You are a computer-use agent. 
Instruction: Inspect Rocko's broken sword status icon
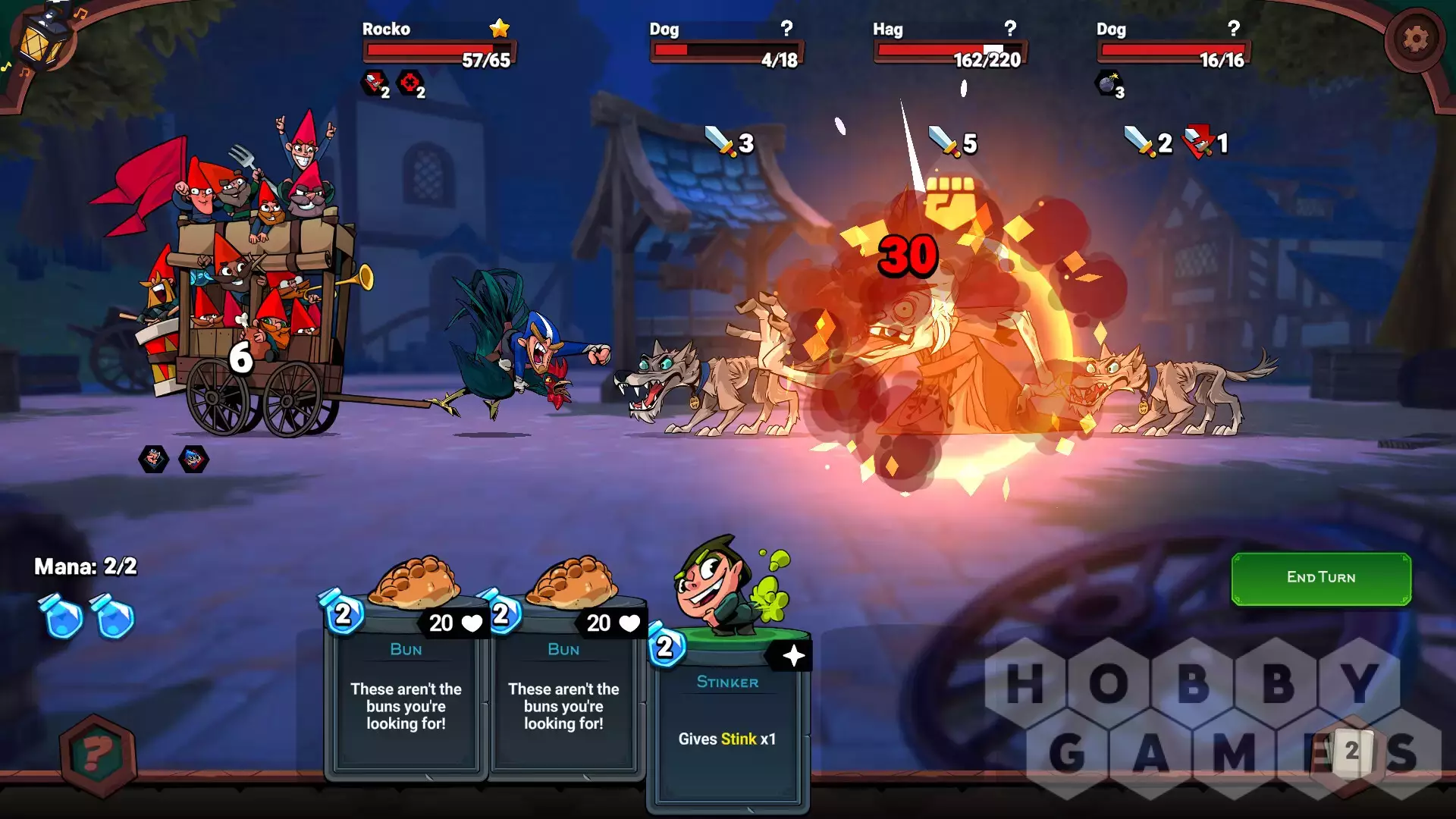(375, 83)
